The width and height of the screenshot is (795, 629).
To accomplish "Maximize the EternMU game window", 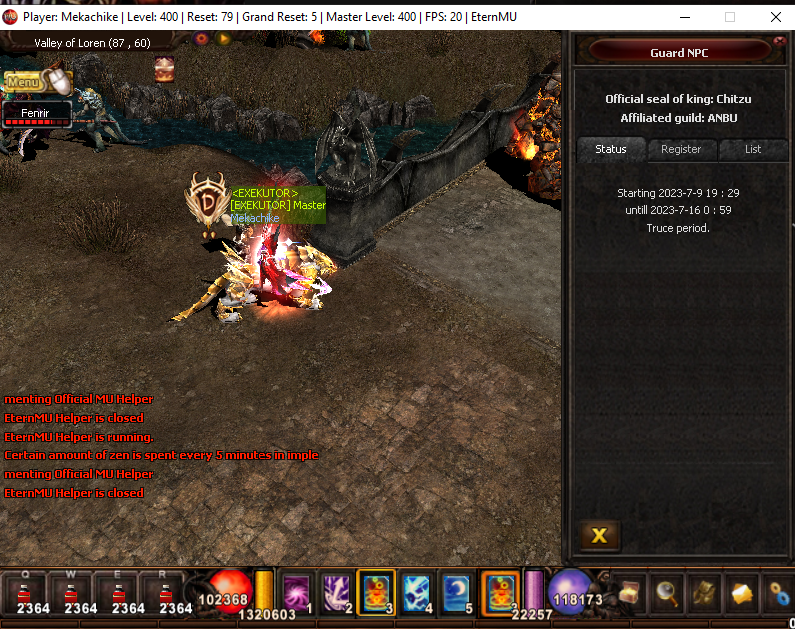I will [729, 17].
